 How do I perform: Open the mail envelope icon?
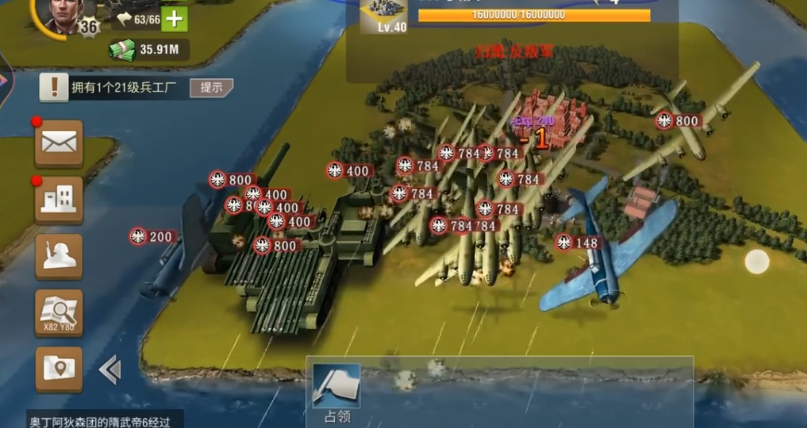59,143
